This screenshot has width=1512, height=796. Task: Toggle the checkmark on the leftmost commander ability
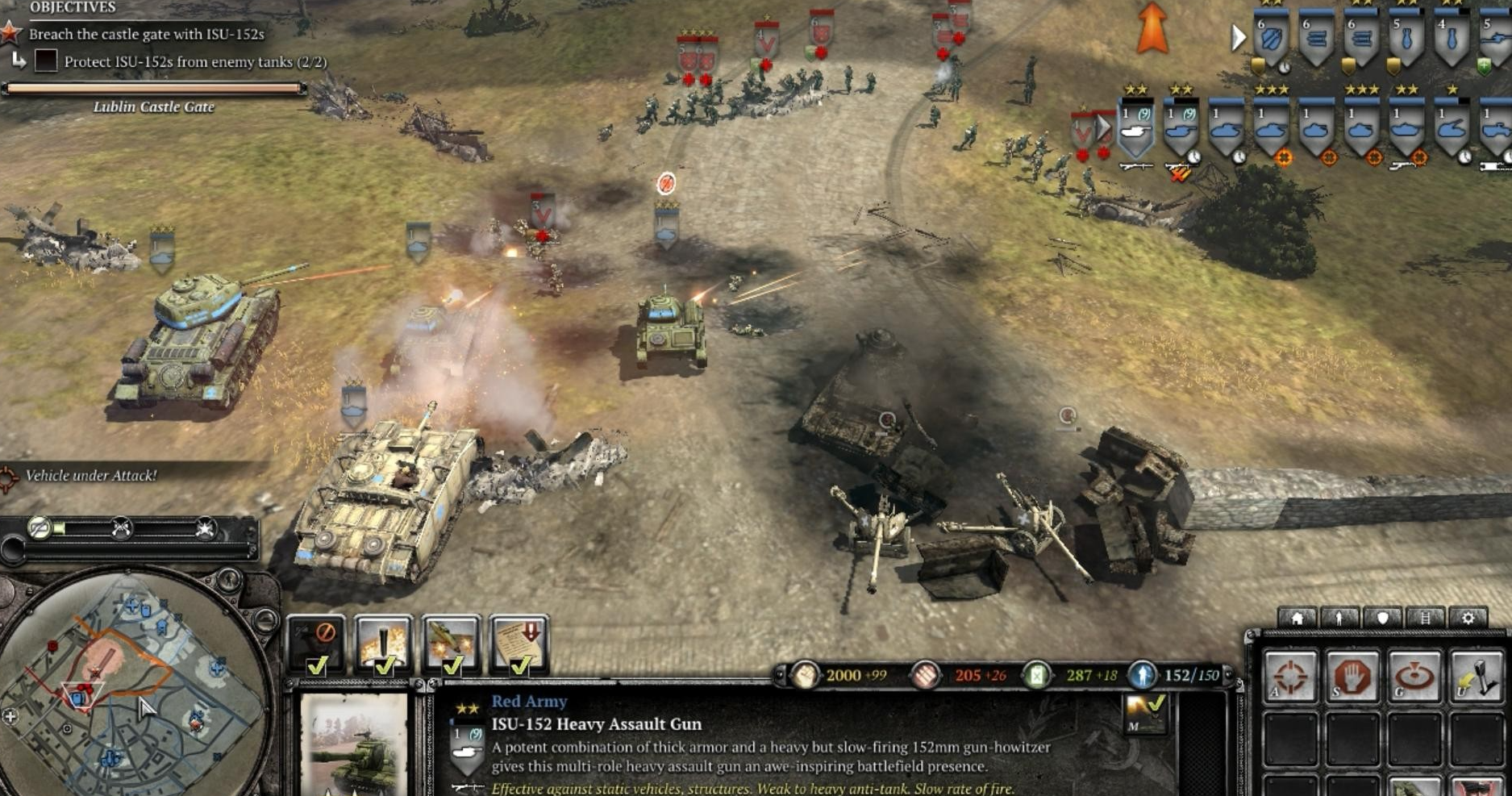(318, 667)
